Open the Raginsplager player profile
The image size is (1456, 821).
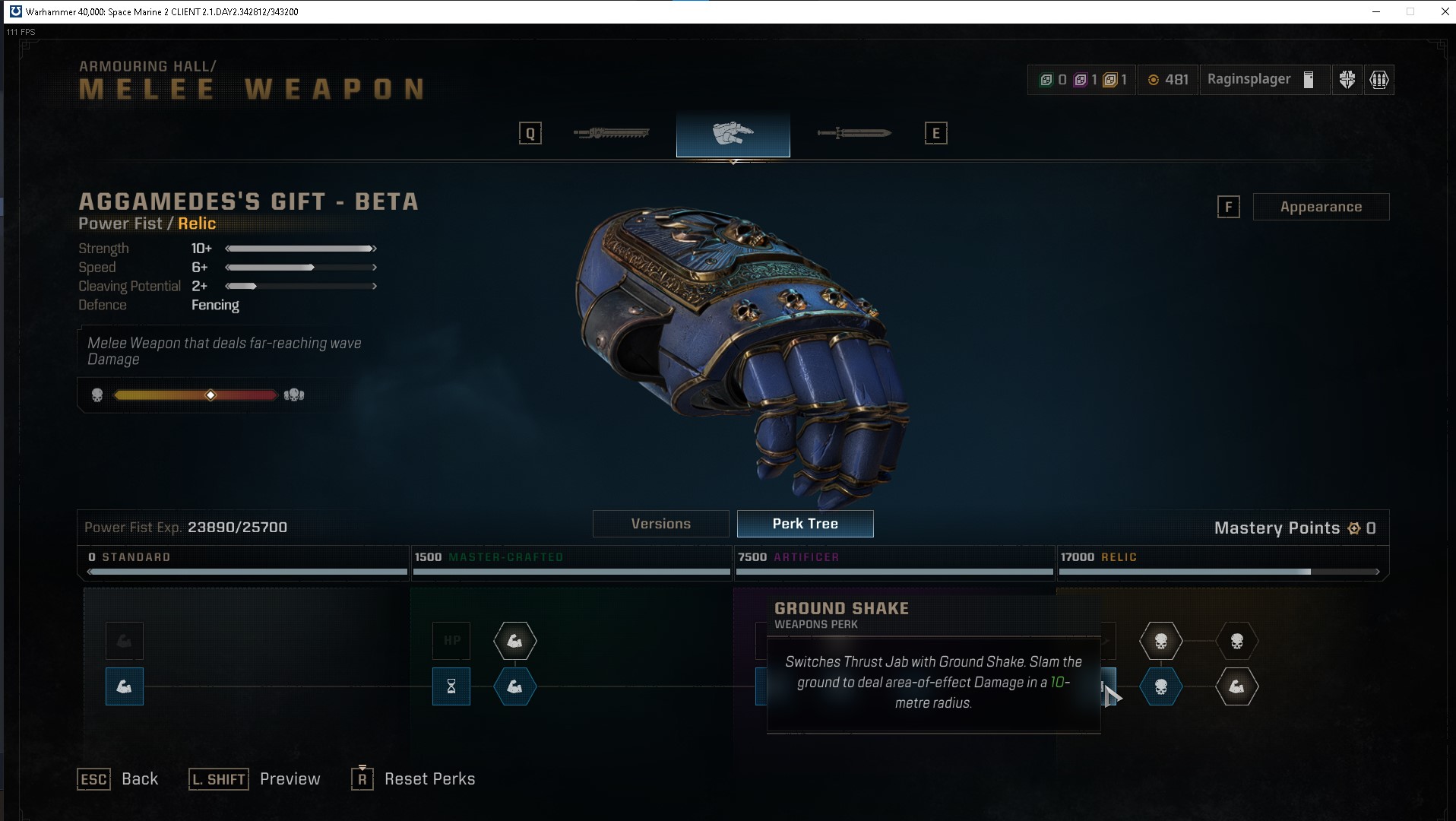(1261, 80)
